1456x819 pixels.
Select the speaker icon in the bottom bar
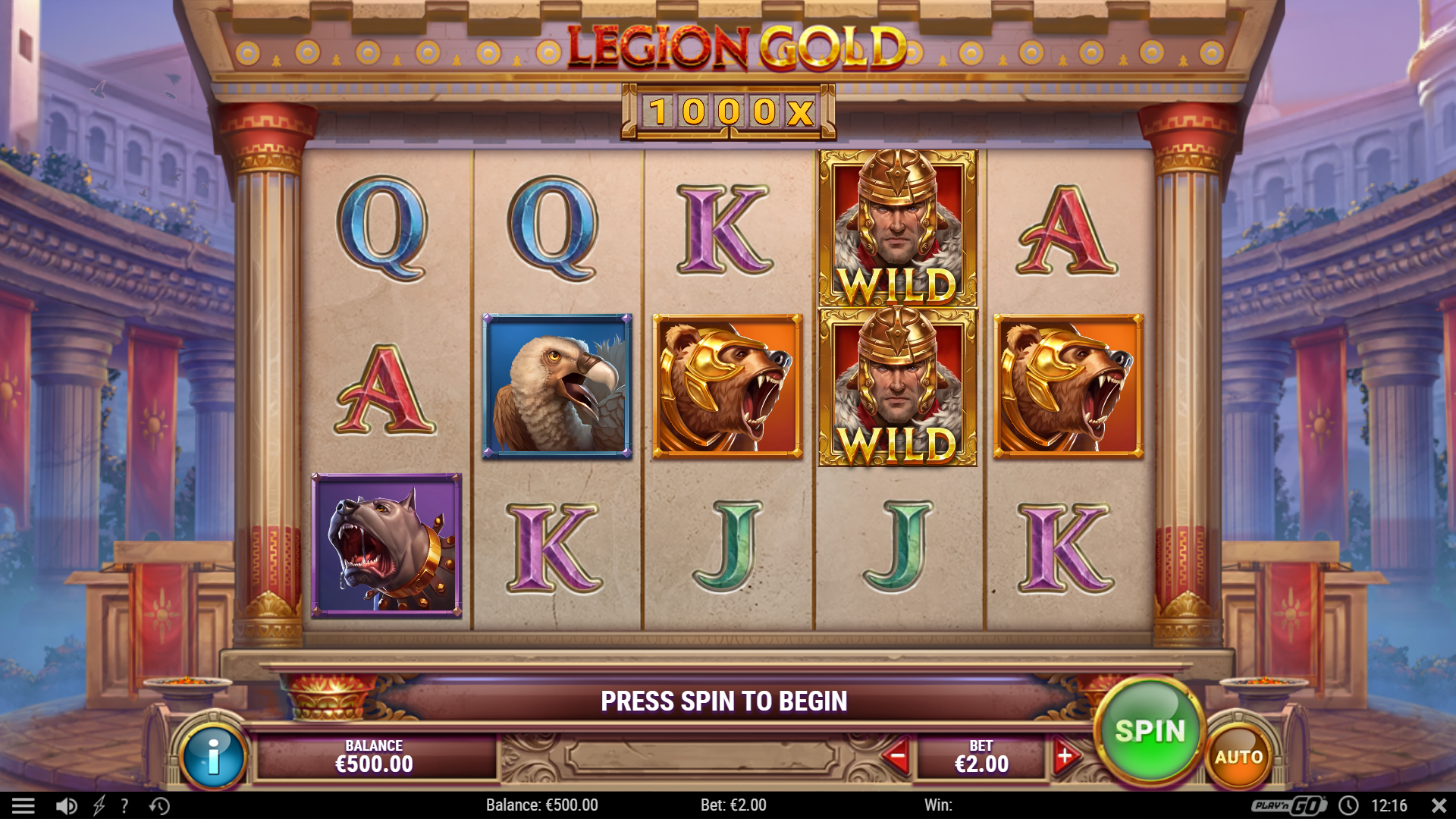pos(65,805)
